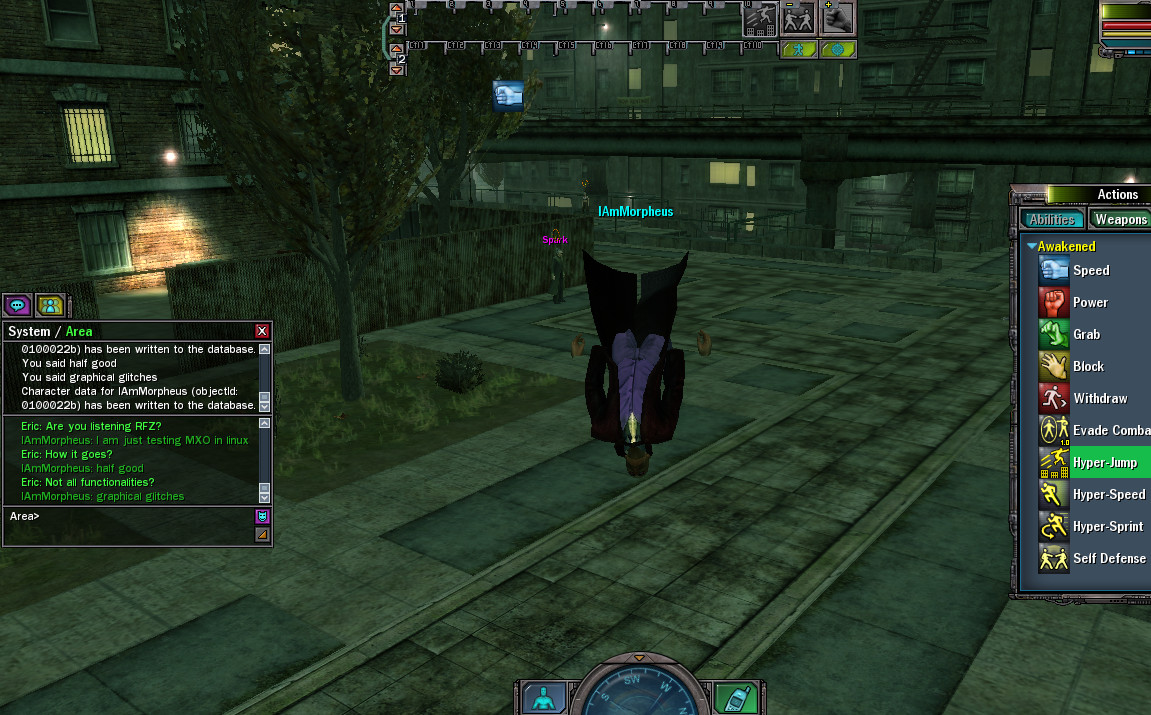The image size is (1151, 715).
Task: Open the character body panel button
Action: pyautogui.click(x=543, y=698)
